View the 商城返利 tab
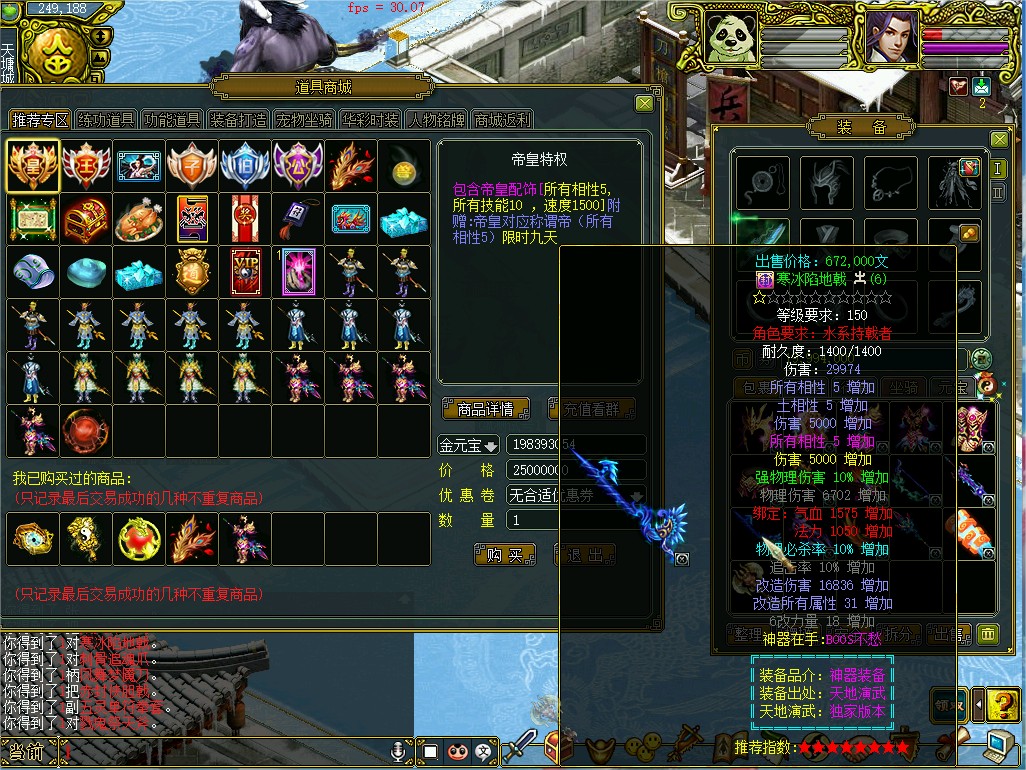The image size is (1026, 770). (x=502, y=120)
